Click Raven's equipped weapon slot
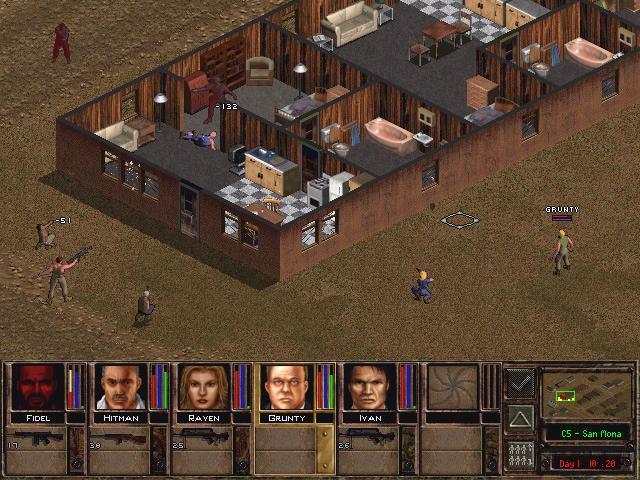 coord(202,439)
